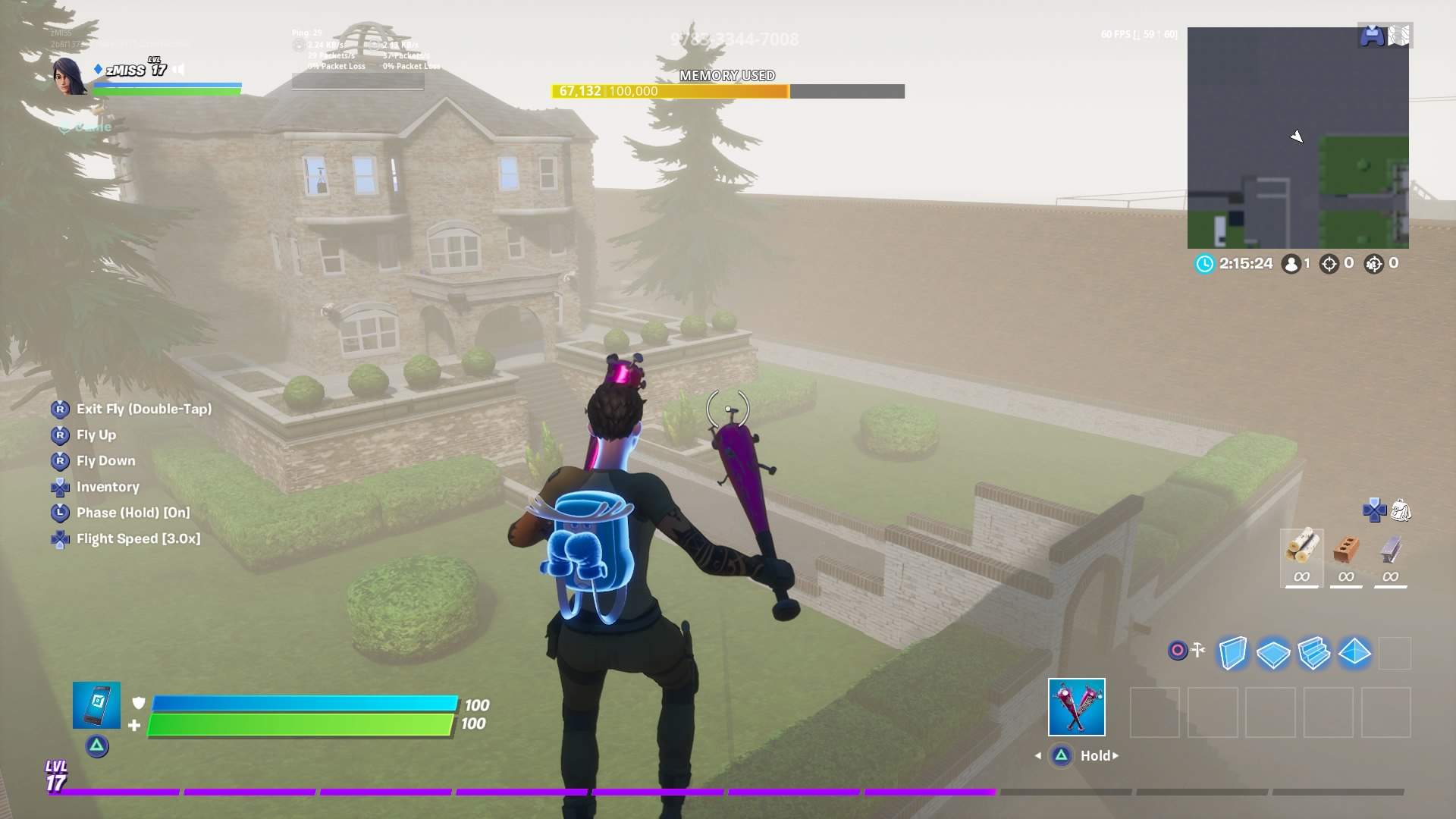Select the Creative phone tool icon
The image size is (1456, 819).
click(96, 704)
